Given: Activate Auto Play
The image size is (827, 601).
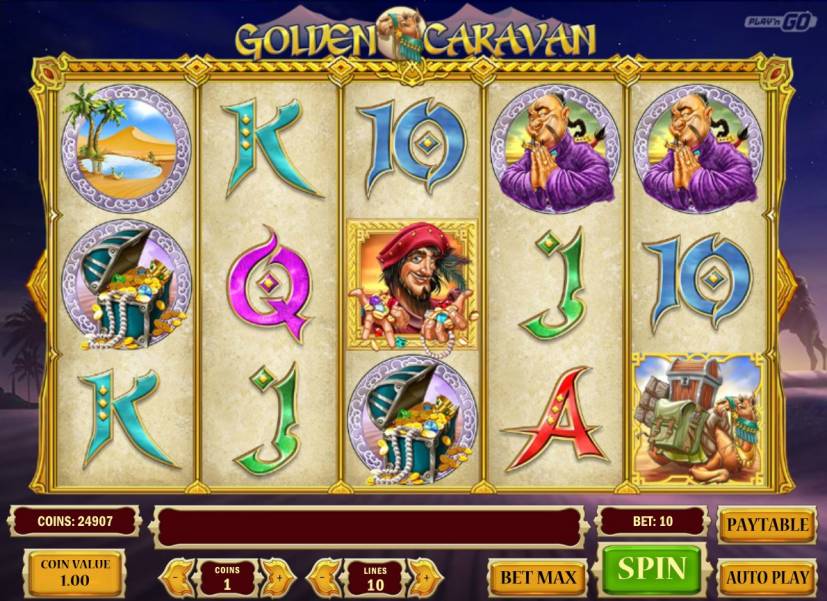Looking at the screenshot, I should 766,577.
